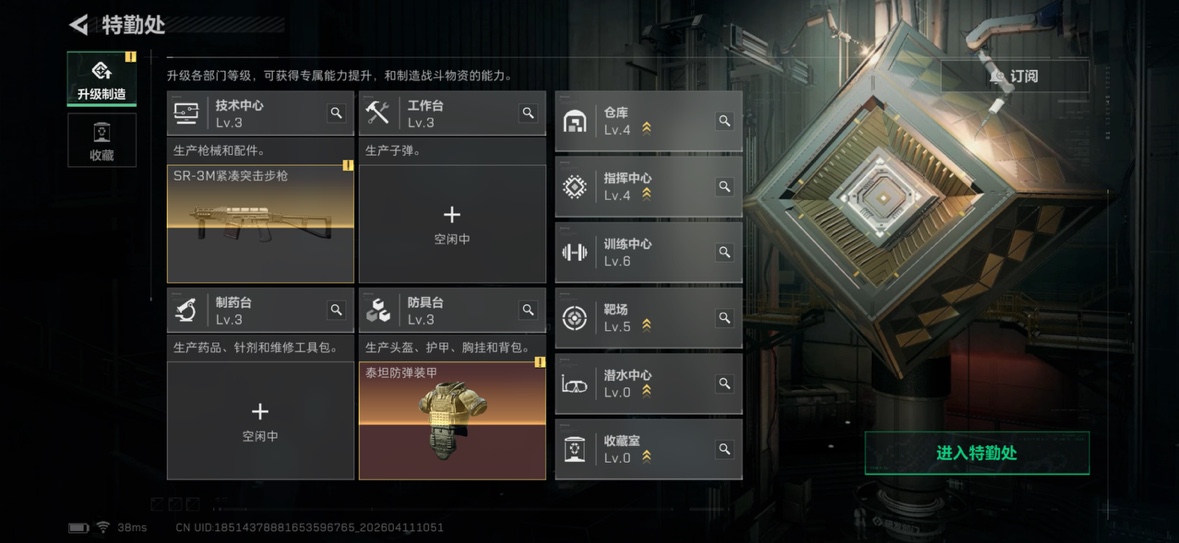Inspect 工作台 using its magnifier icon
Screen dimensions: 1179x543
click(x=528, y=114)
